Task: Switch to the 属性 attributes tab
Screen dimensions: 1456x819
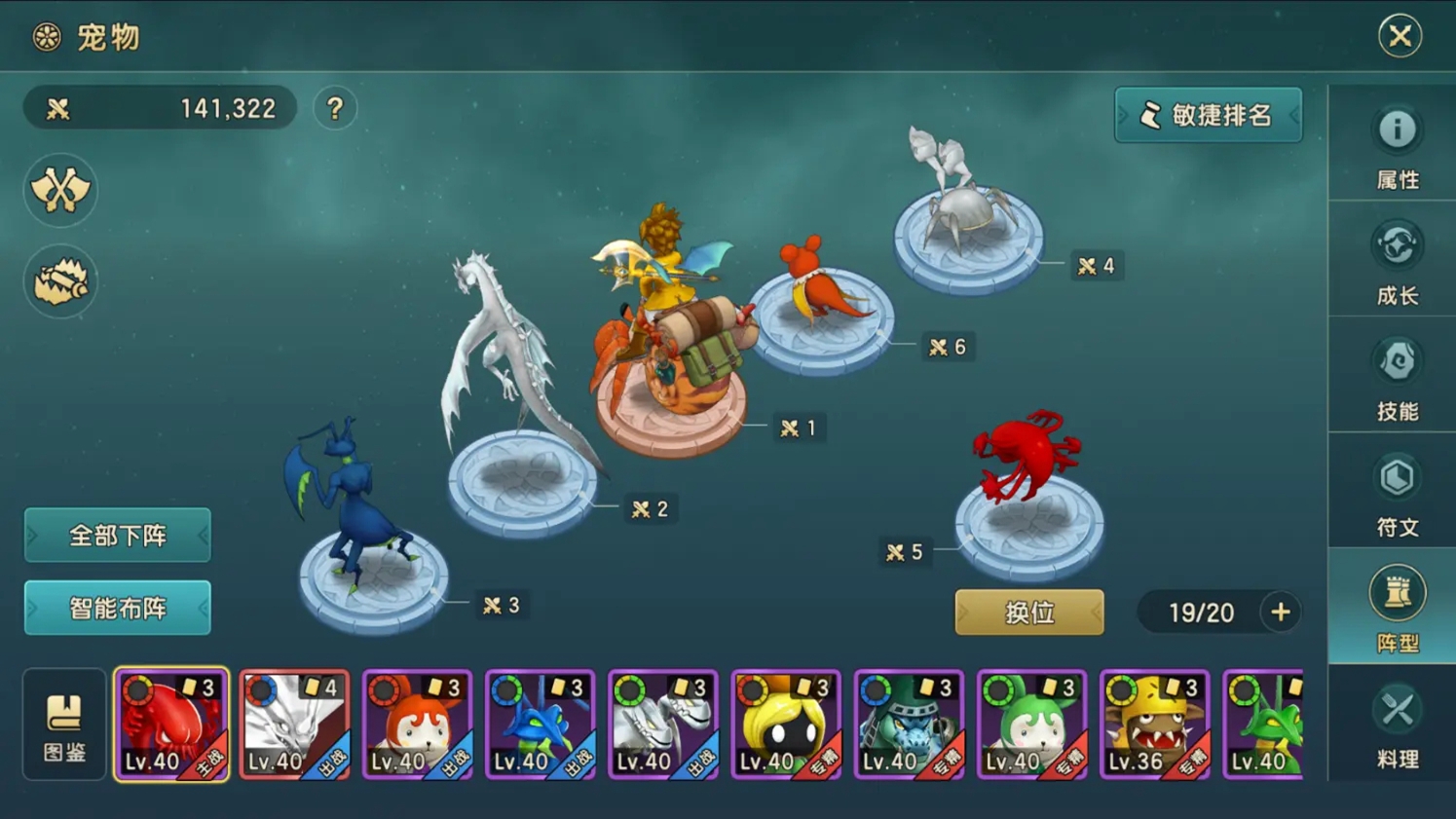Action: tap(1397, 146)
